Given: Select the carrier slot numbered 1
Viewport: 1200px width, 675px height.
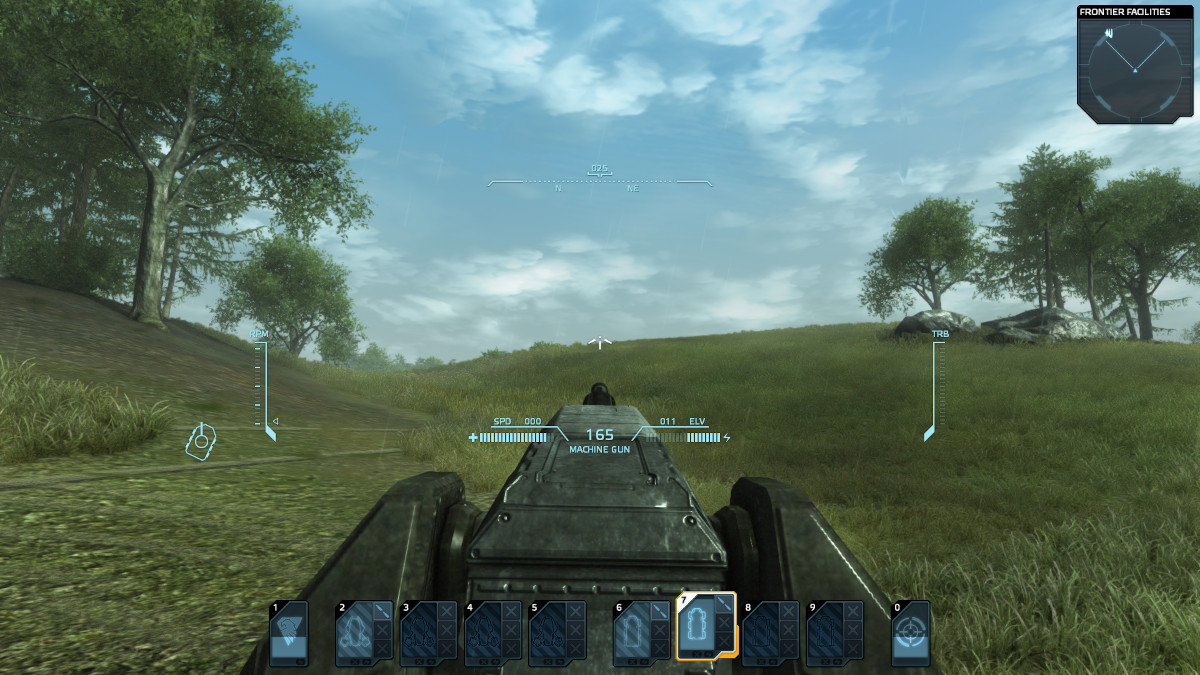Looking at the screenshot, I should coord(289,633).
